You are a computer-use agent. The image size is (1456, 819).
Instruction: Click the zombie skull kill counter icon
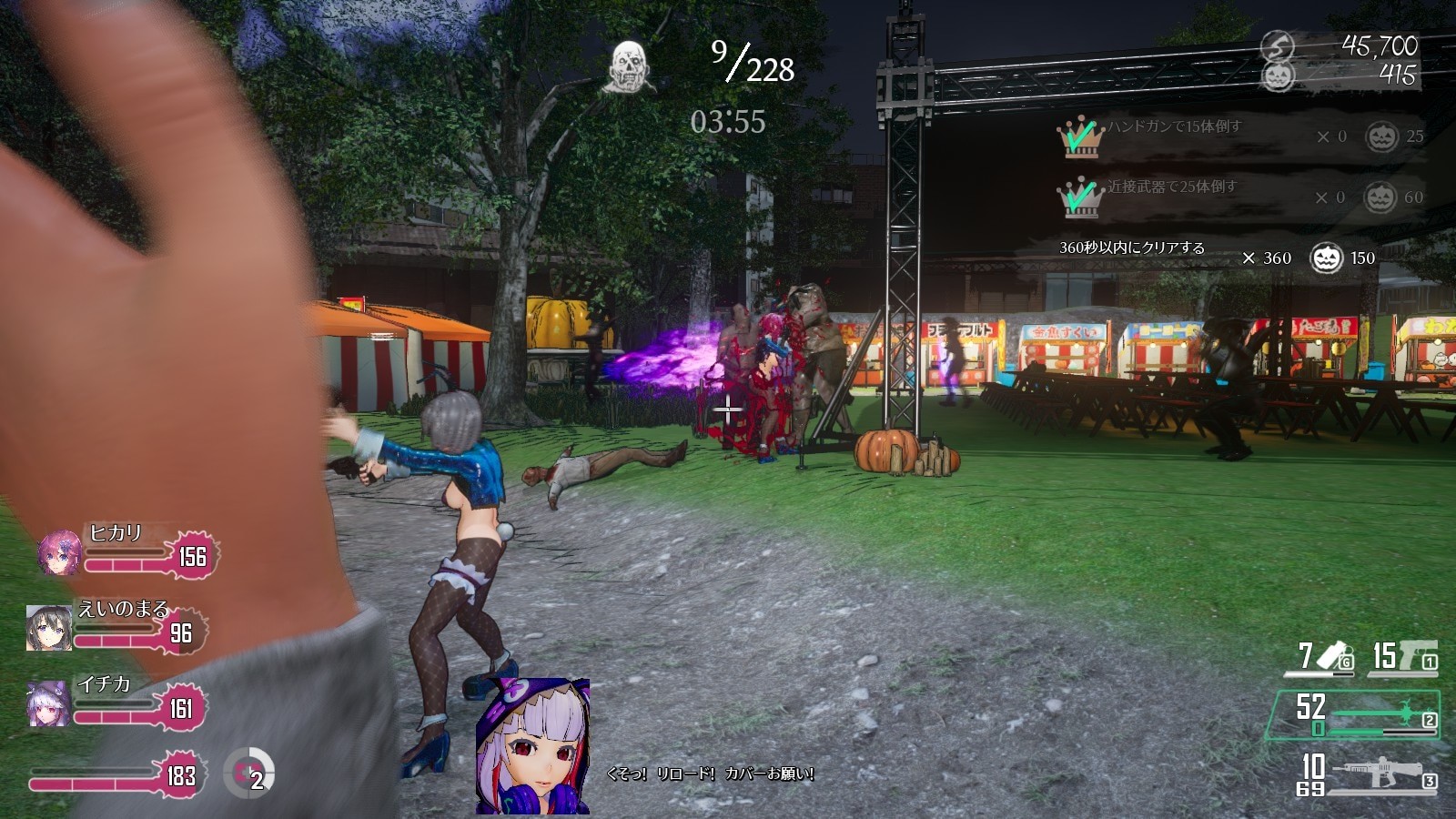[628, 66]
